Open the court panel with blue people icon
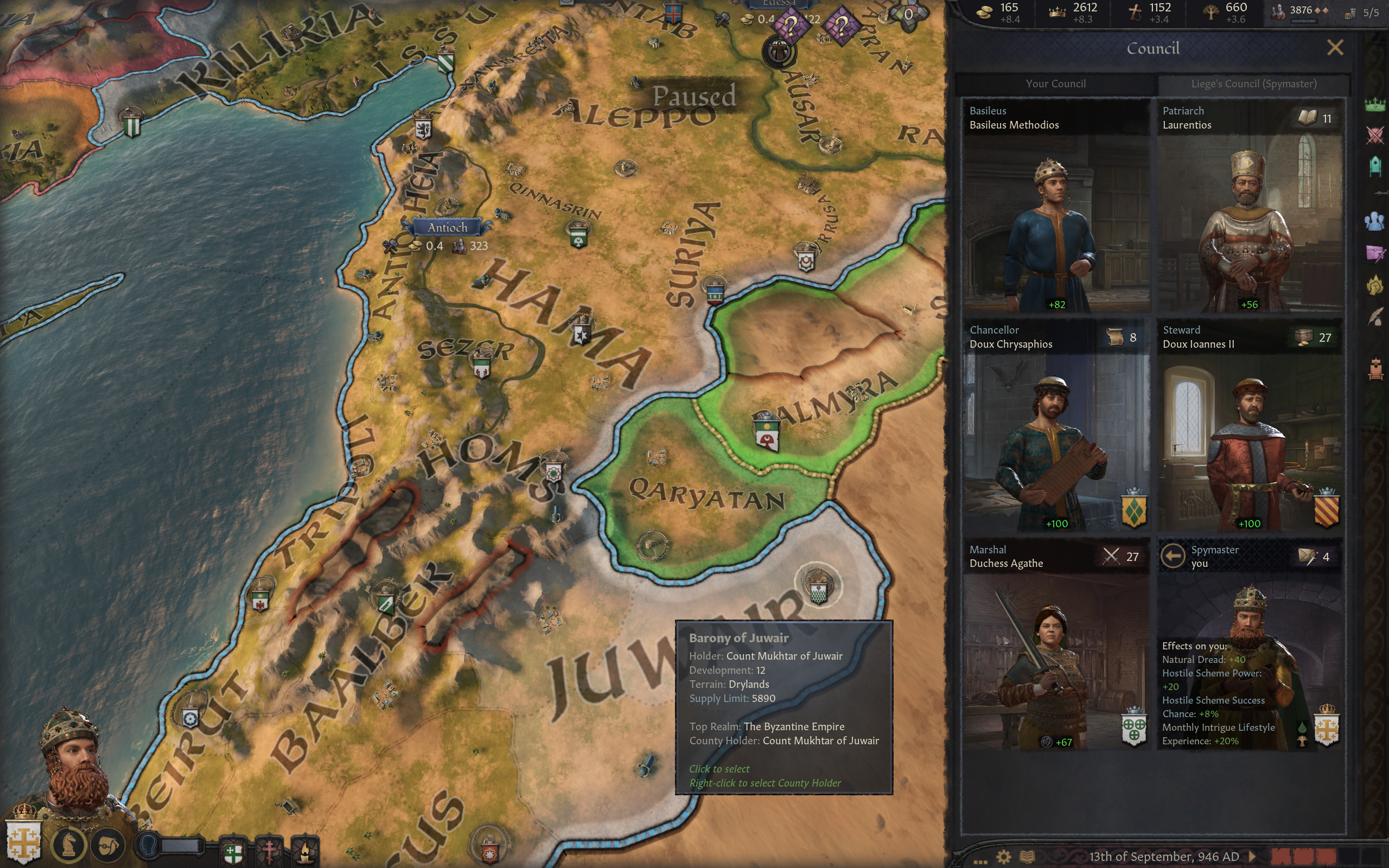The height and width of the screenshot is (868, 1389). pyautogui.click(x=1375, y=221)
